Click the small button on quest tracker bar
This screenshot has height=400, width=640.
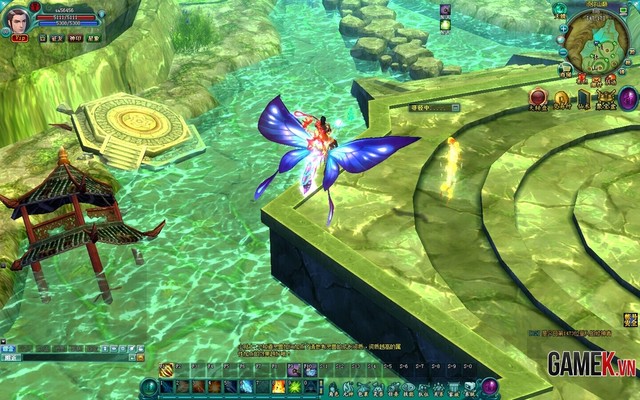[456, 107]
